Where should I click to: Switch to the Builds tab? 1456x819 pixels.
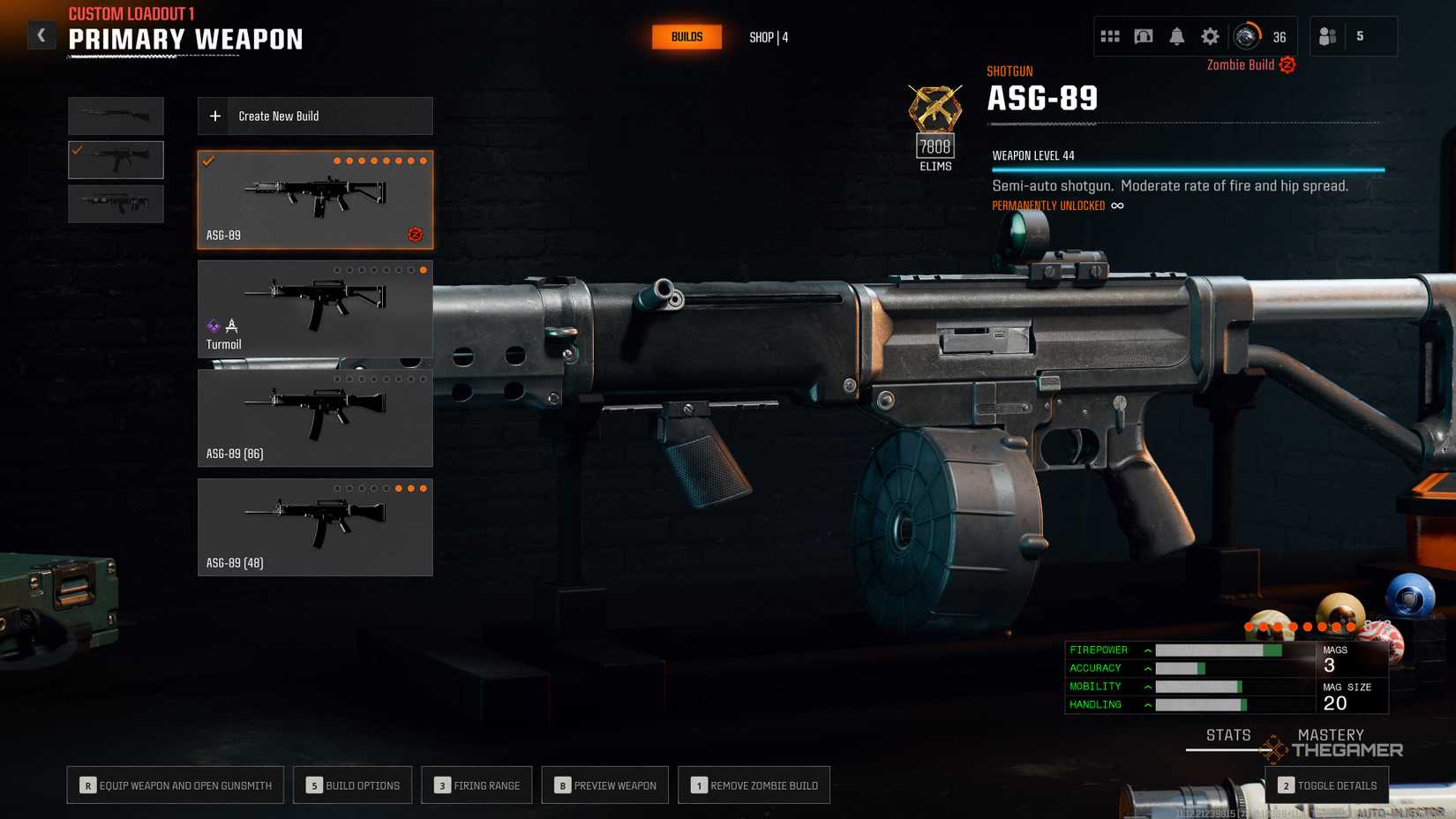click(687, 37)
